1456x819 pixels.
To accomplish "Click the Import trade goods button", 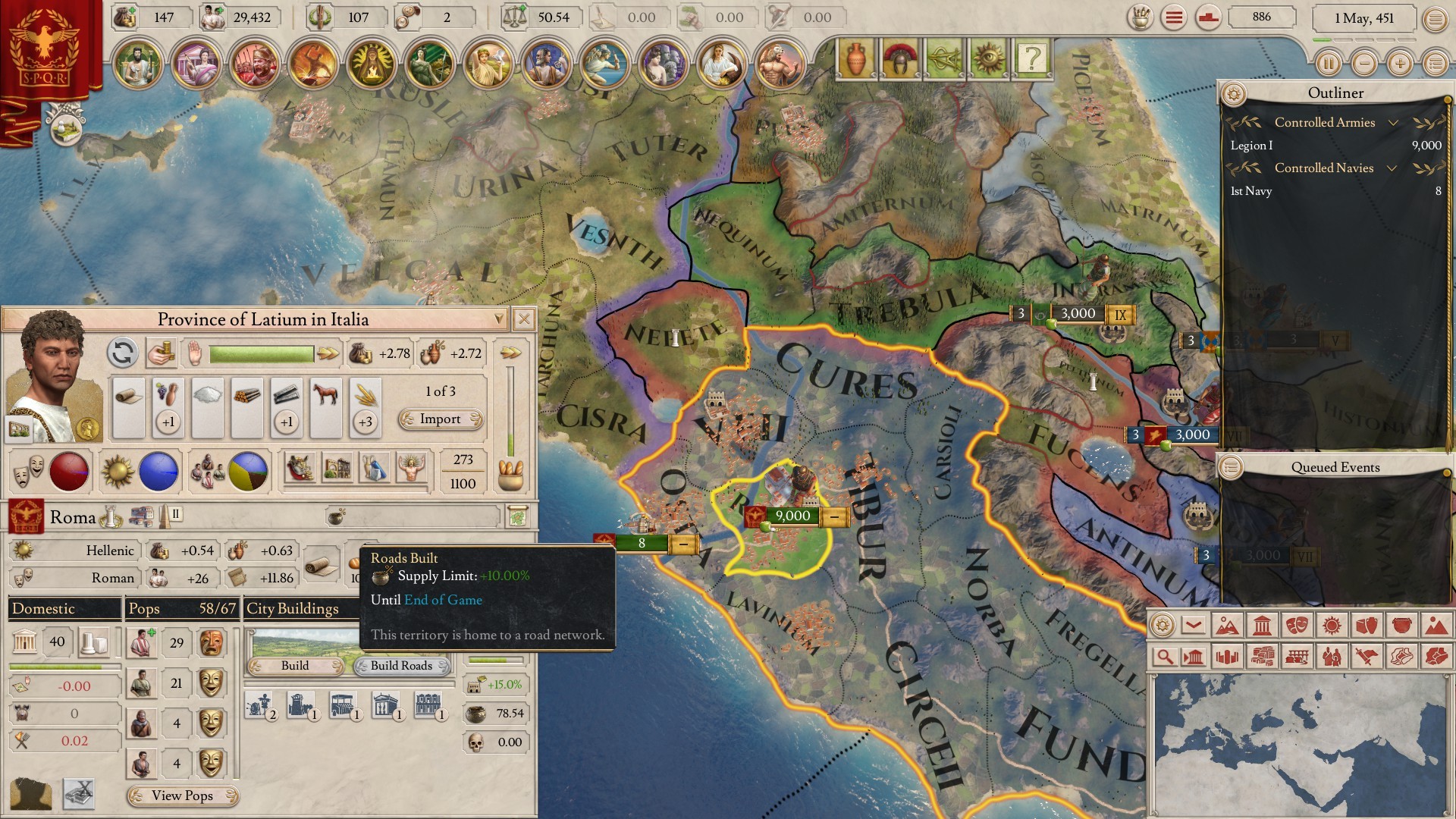I will pos(441,419).
